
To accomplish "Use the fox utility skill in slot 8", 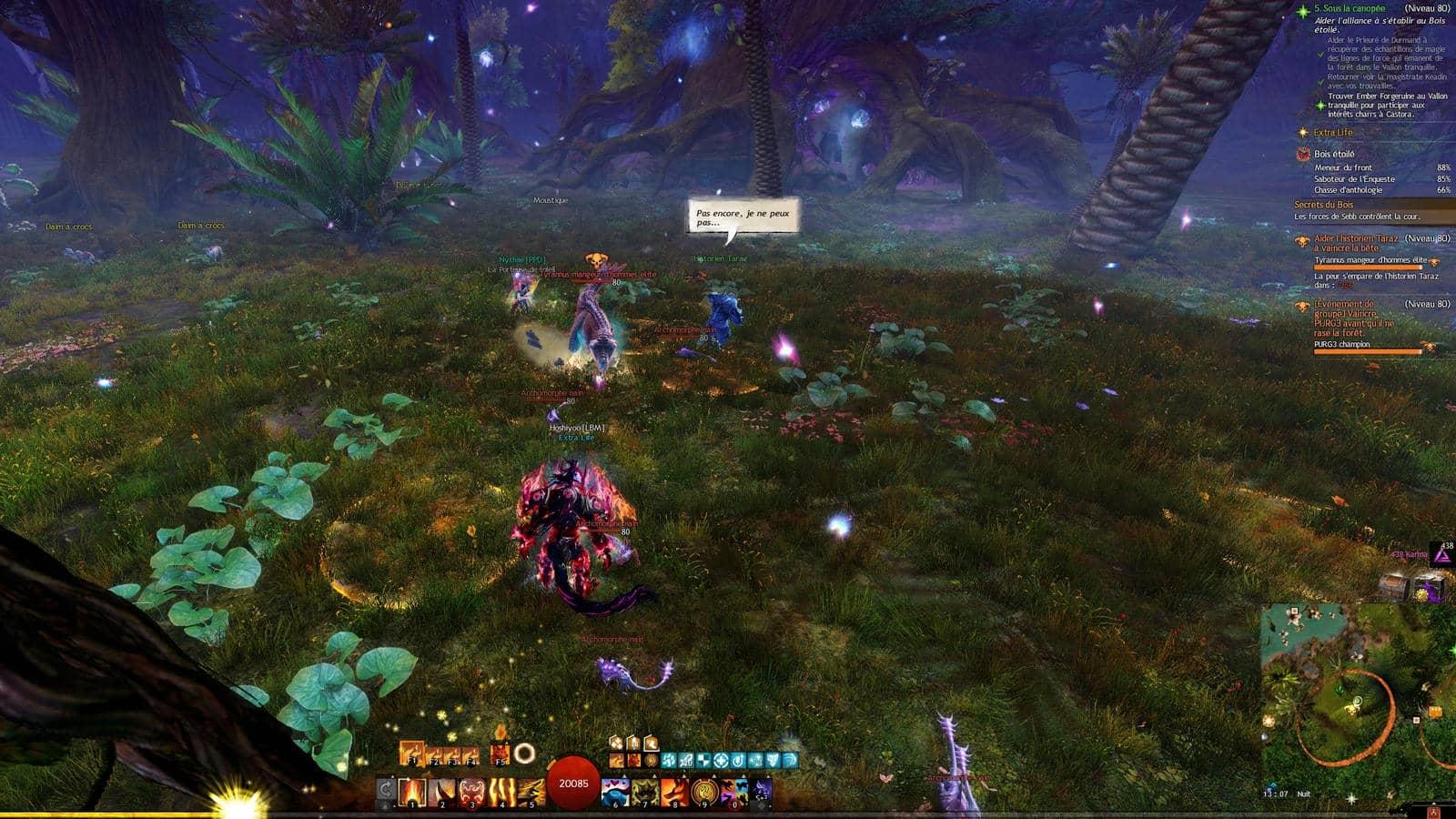I will [674, 792].
